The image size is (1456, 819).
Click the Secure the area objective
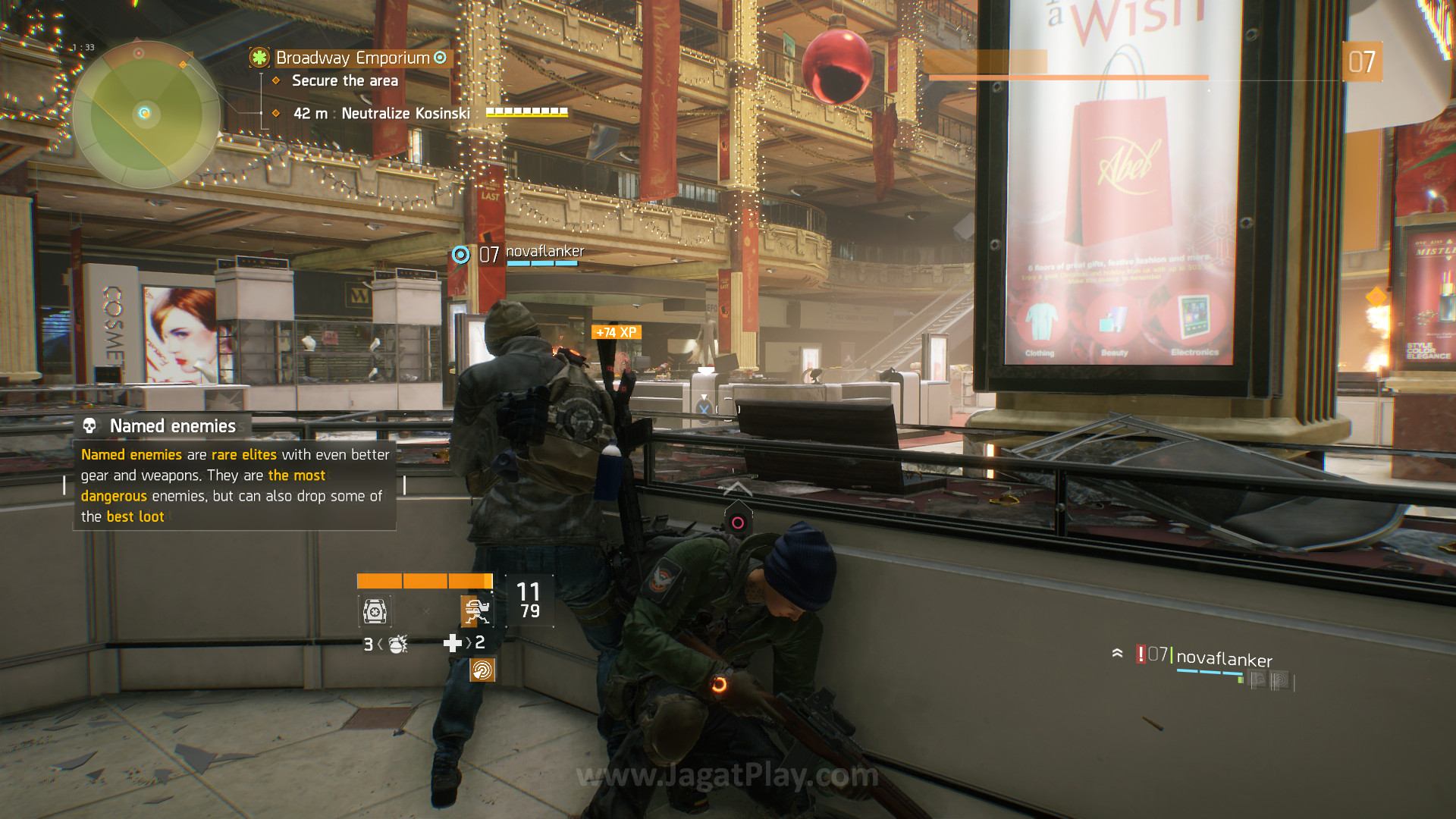pyautogui.click(x=344, y=81)
